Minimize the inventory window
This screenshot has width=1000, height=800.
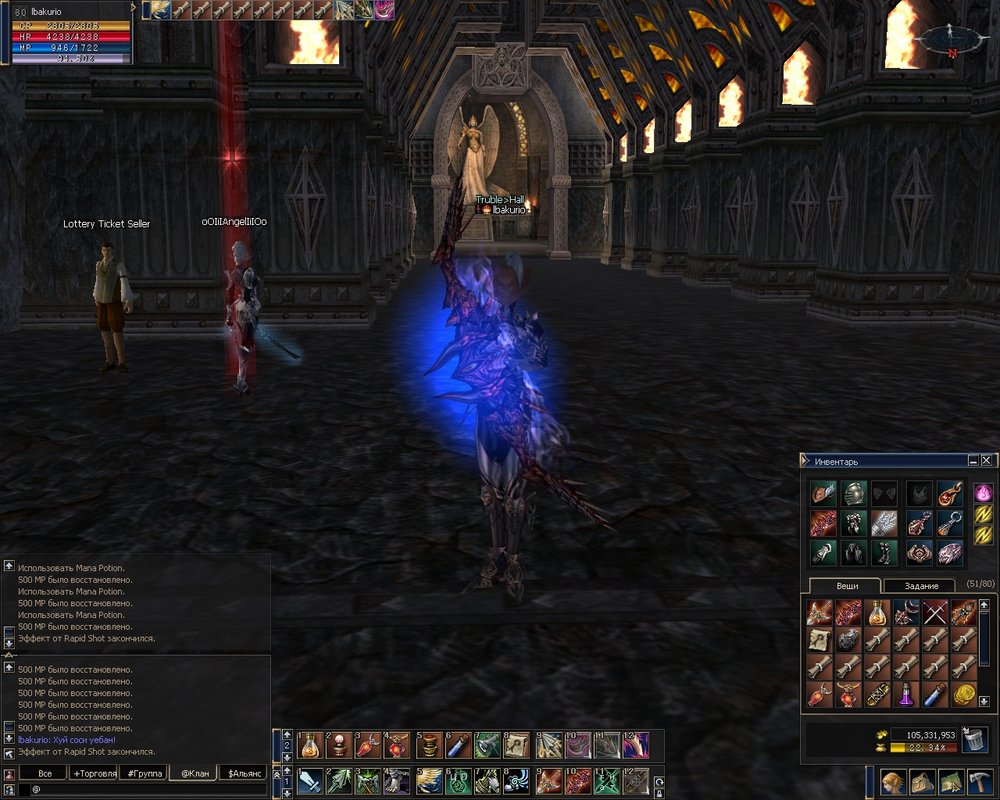[973, 461]
